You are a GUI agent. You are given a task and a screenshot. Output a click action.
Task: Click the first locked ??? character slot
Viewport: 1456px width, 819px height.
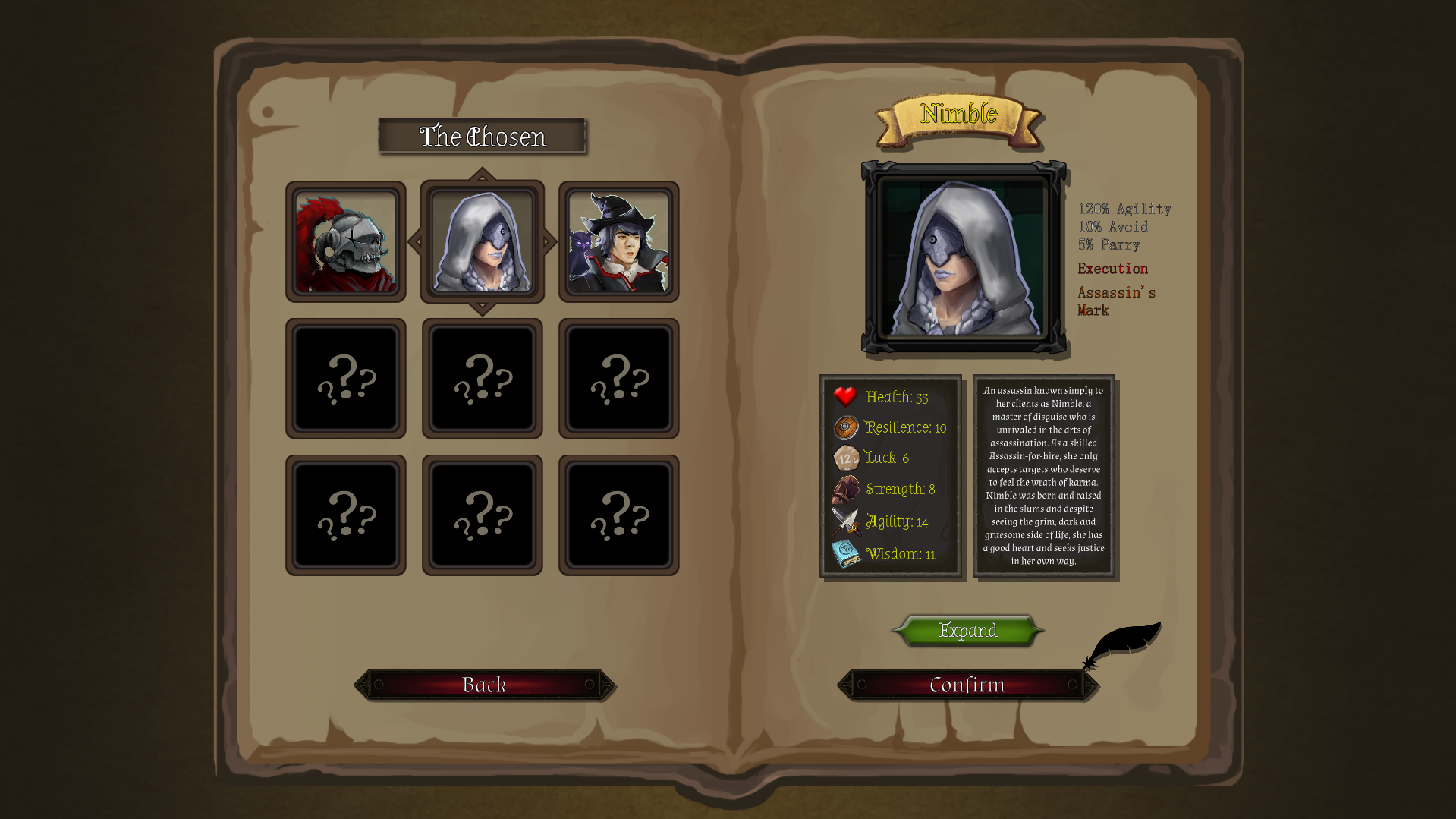345,378
